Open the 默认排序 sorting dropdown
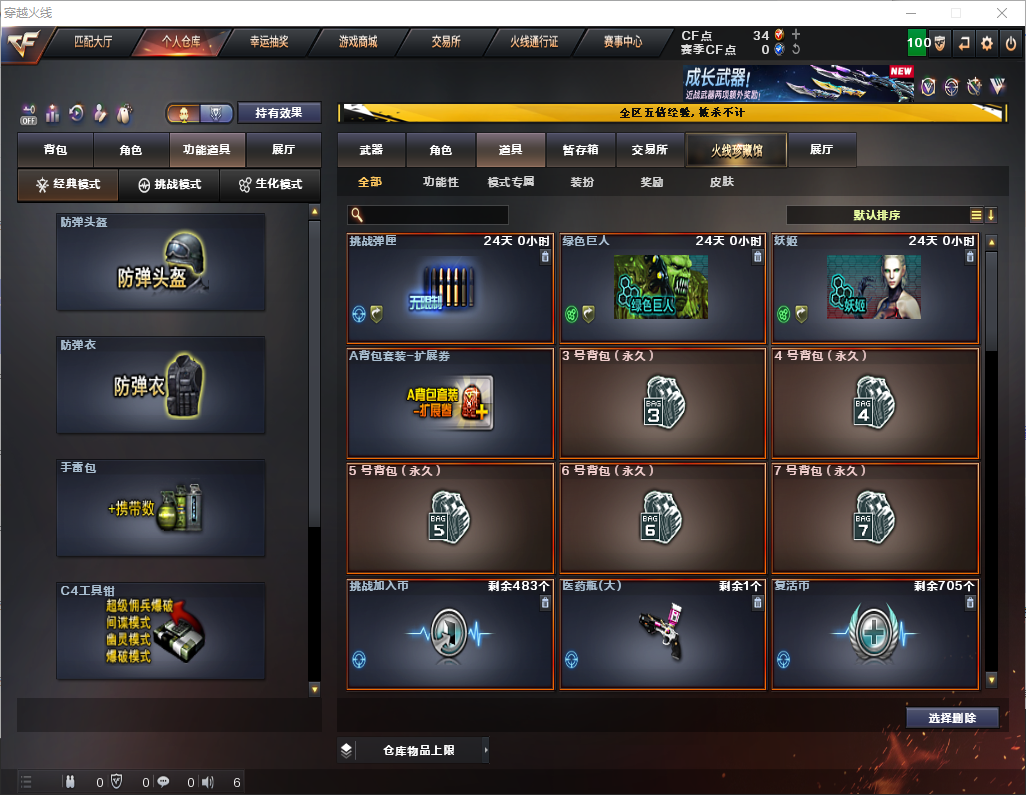The image size is (1026, 795). point(876,215)
